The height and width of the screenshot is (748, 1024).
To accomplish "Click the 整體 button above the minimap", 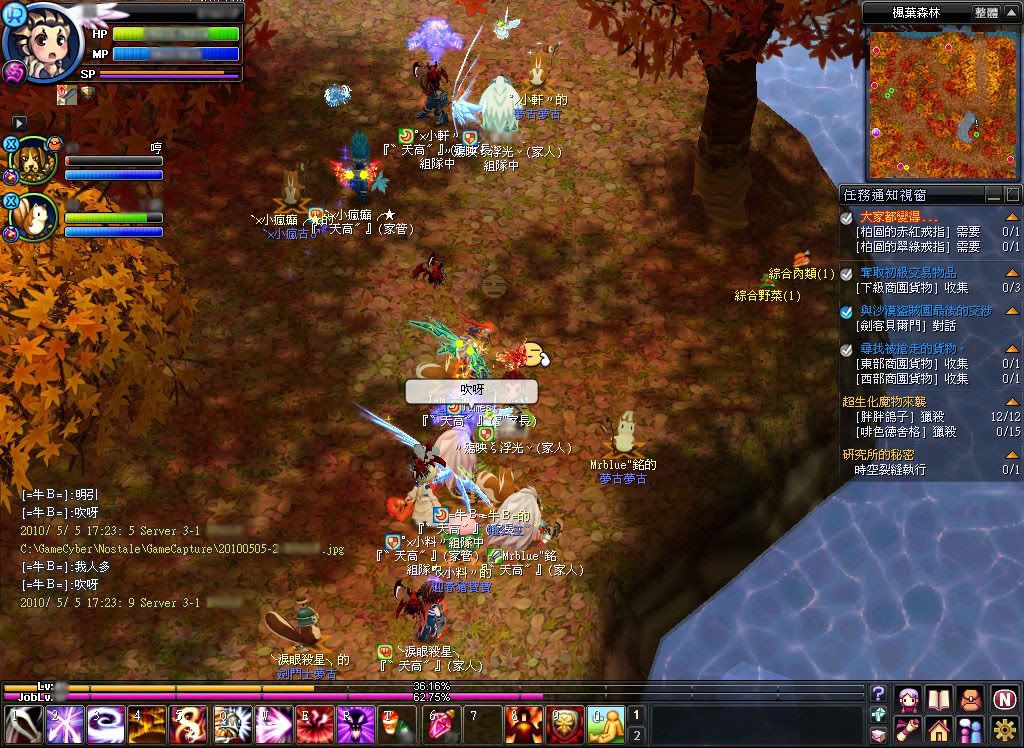I will (985, 13).
